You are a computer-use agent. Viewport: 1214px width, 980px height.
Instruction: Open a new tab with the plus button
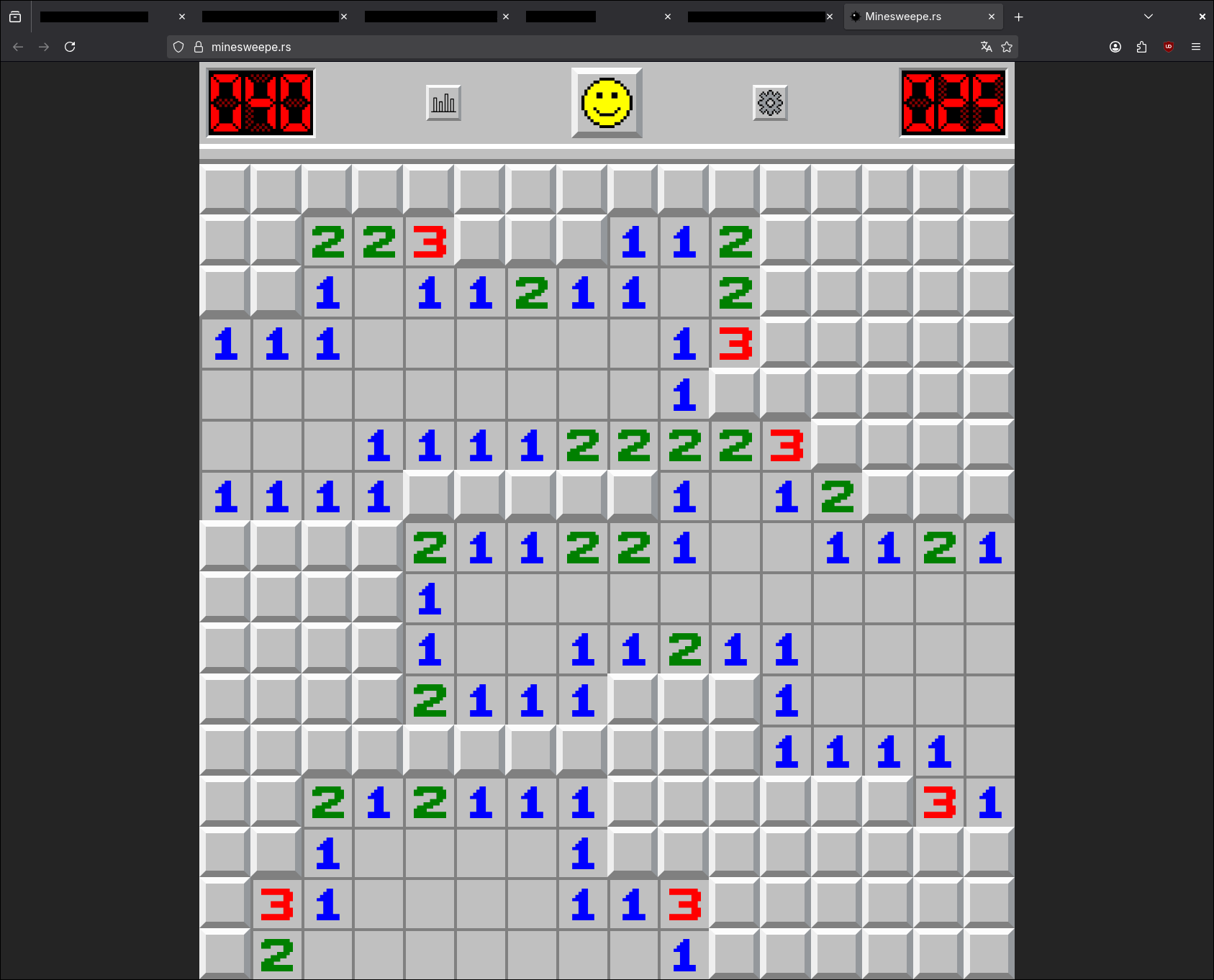[1018, 17]
